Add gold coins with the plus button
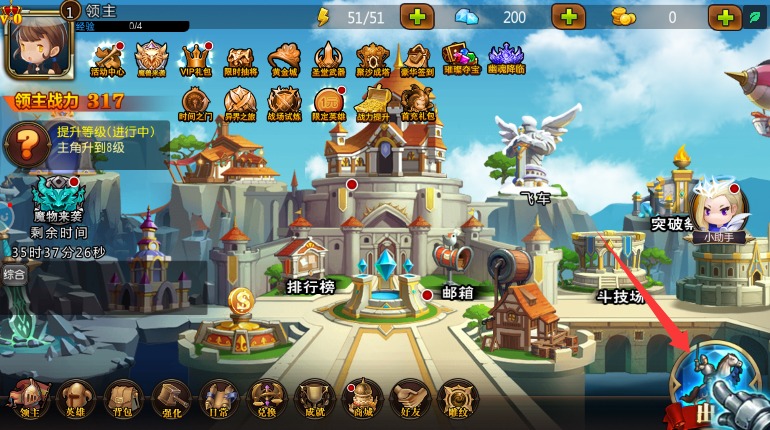This screenshot has width=770, height=430. [724, 17]
